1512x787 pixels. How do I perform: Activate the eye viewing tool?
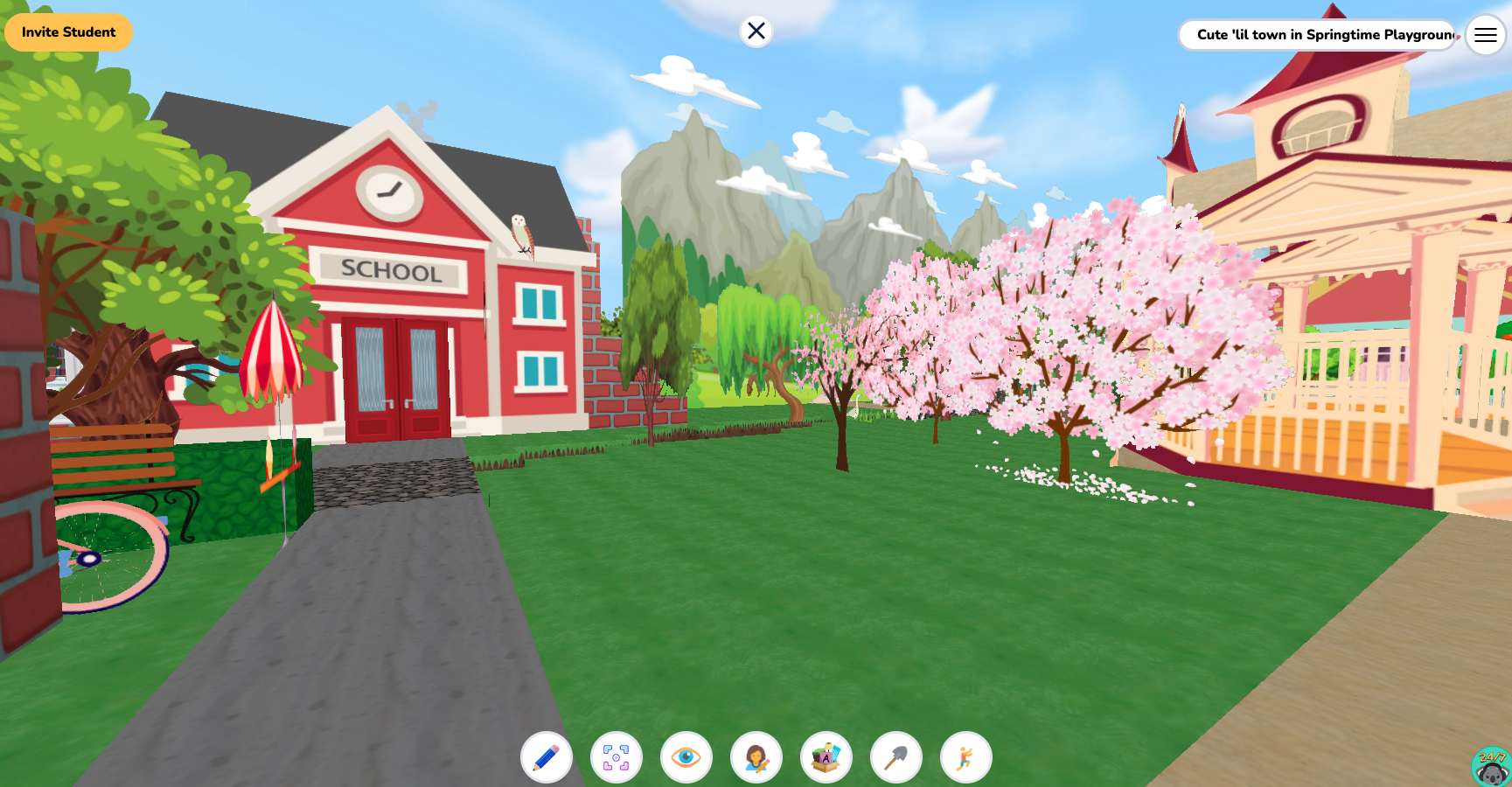click(x=686, y=757)
